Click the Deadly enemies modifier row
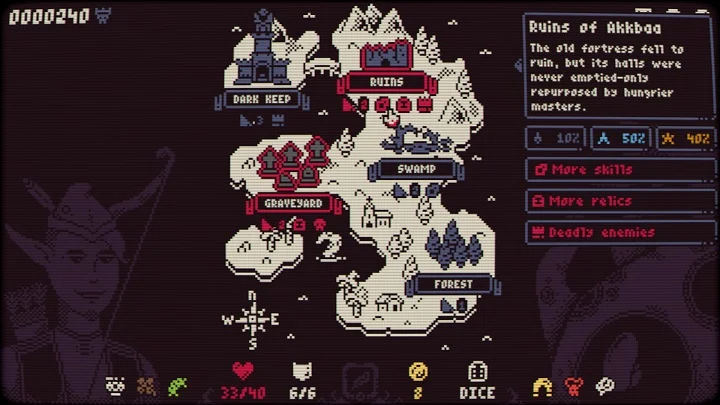 [621, 232]
